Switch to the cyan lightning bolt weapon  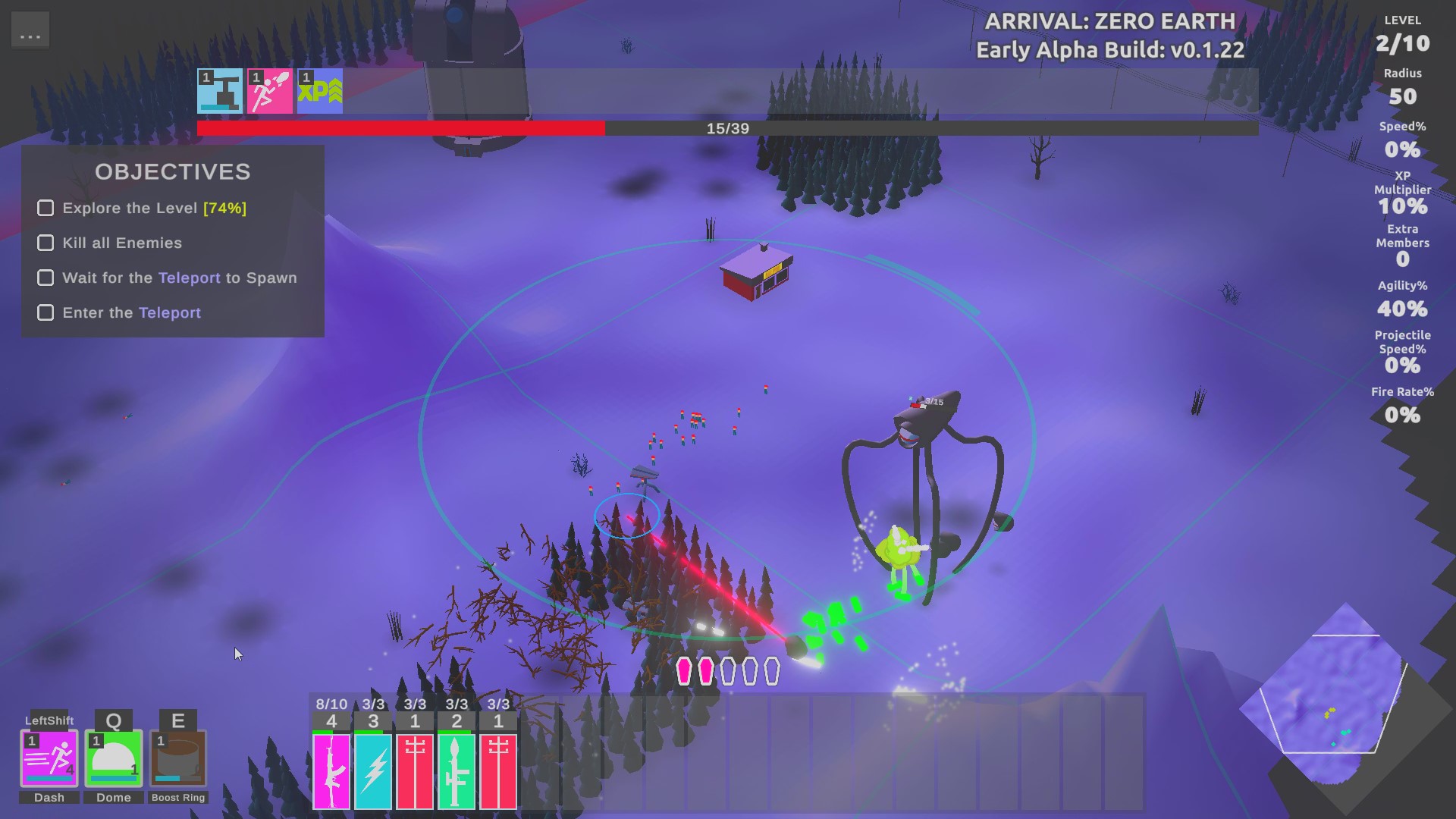tap(373, 770)
